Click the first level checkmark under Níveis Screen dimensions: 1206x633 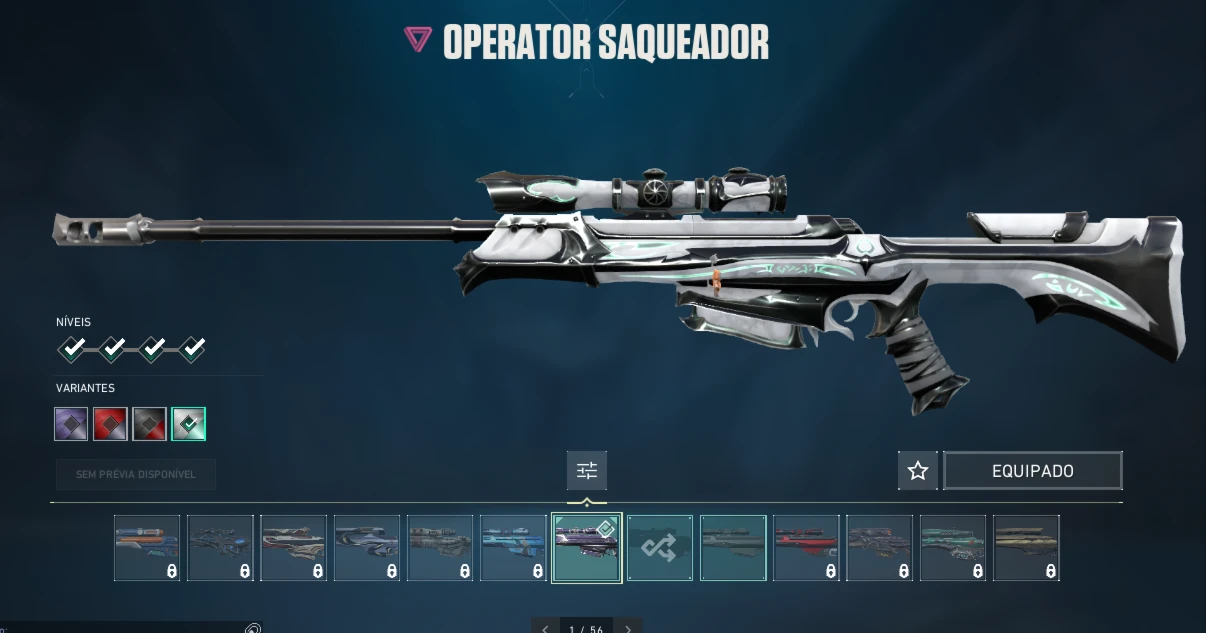[x=72, y=348]
